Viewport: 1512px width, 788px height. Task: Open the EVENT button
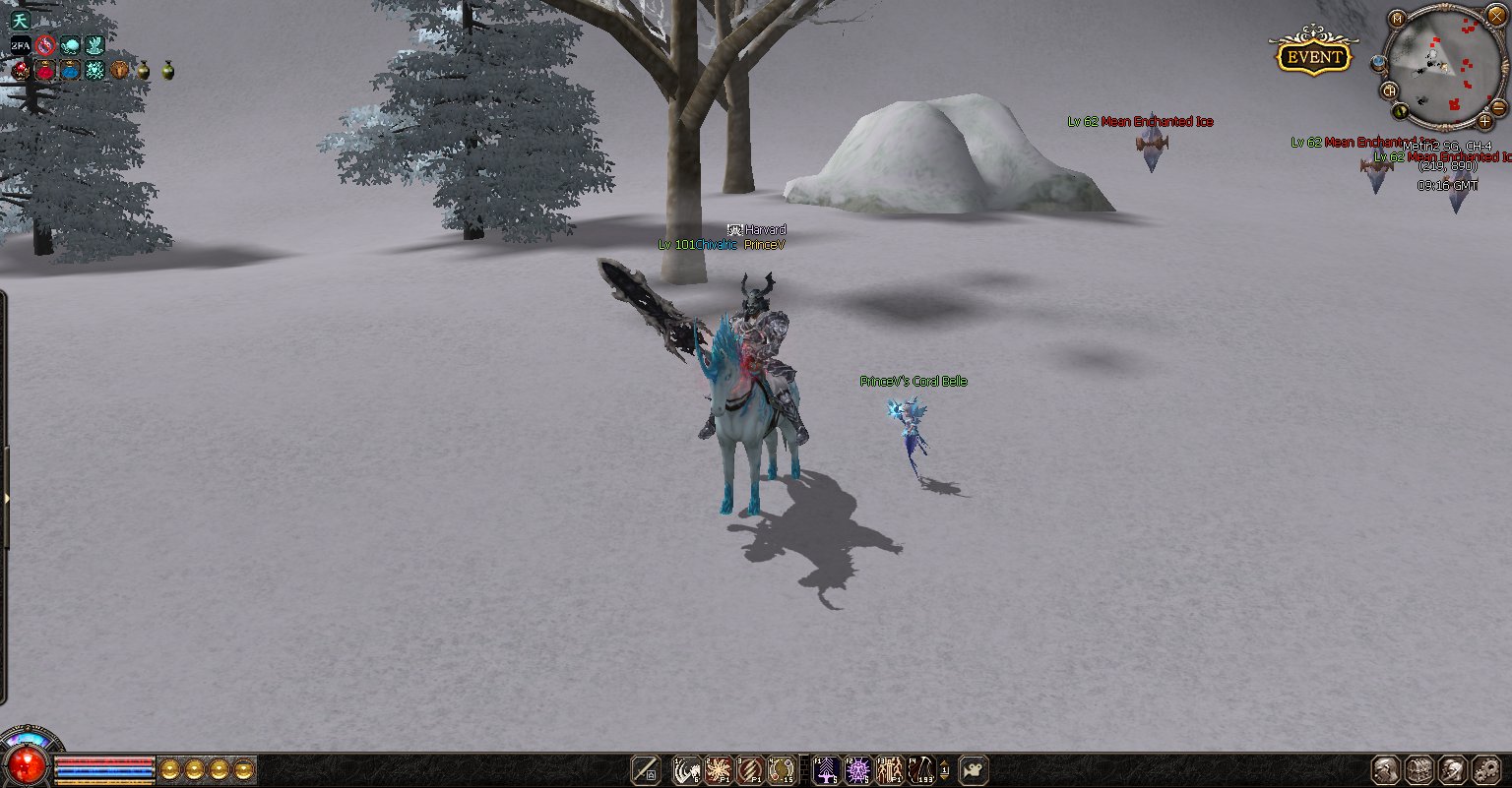[x=1314, y=56]
